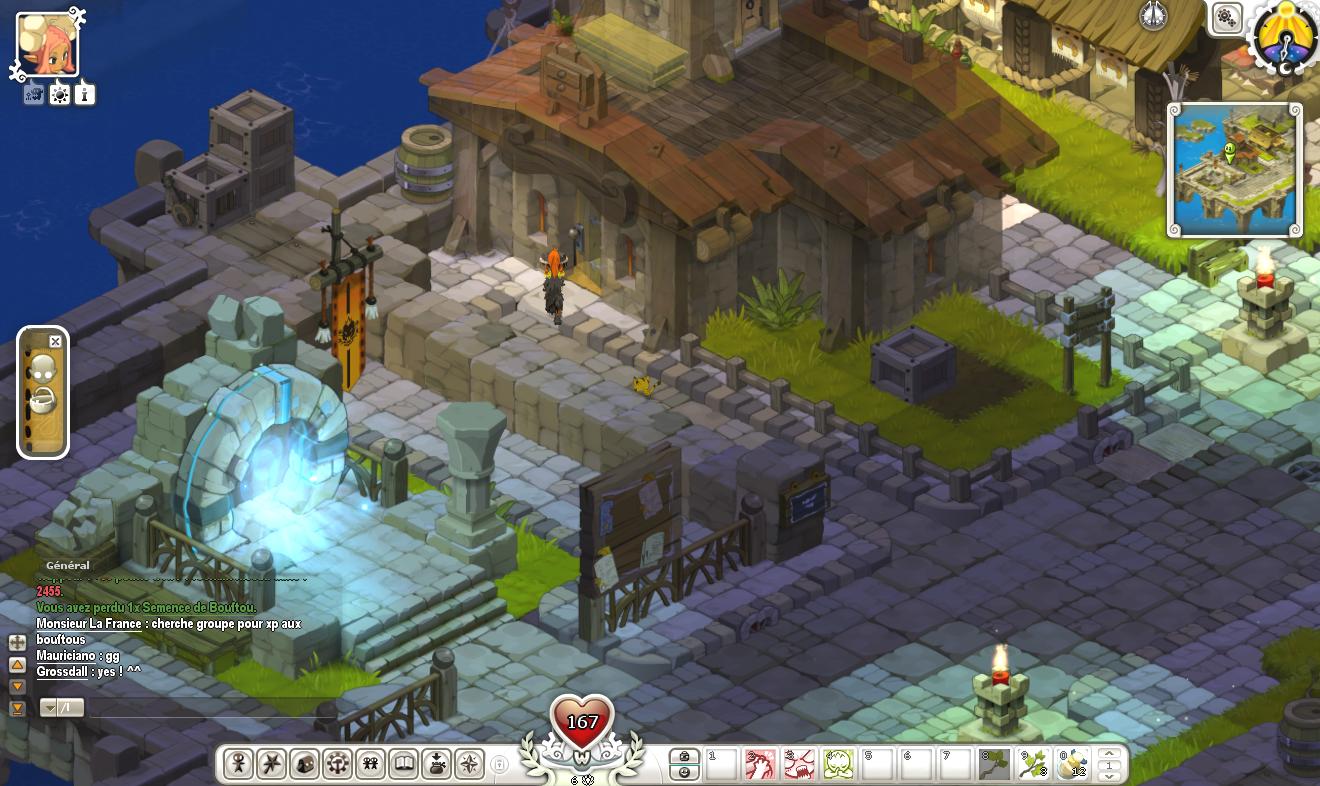This screenshot has height=786, width=1320.
Task: Jump chat to the latest message
Action: 17,709
